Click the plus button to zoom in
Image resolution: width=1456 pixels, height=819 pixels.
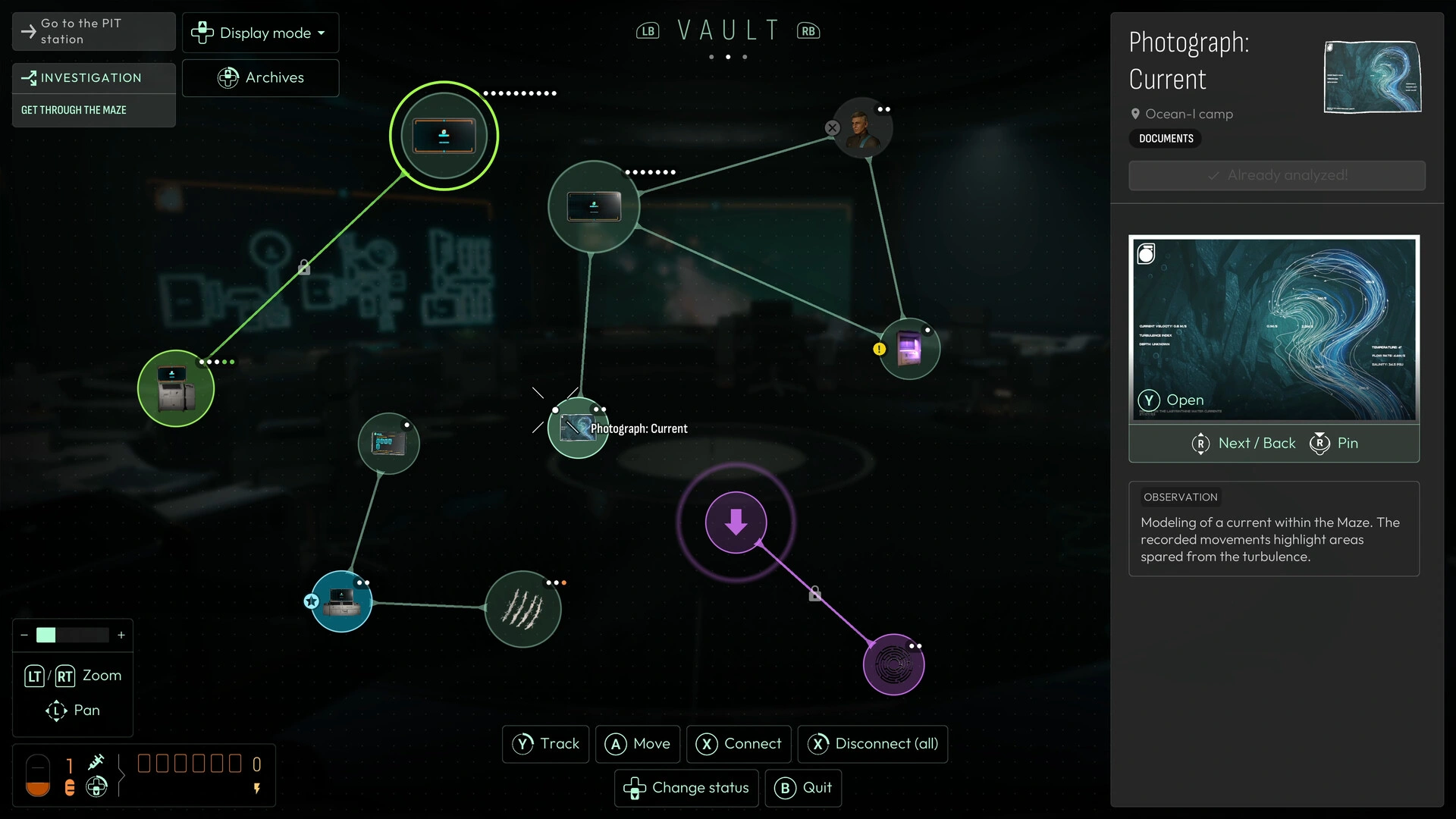(121, 635)
